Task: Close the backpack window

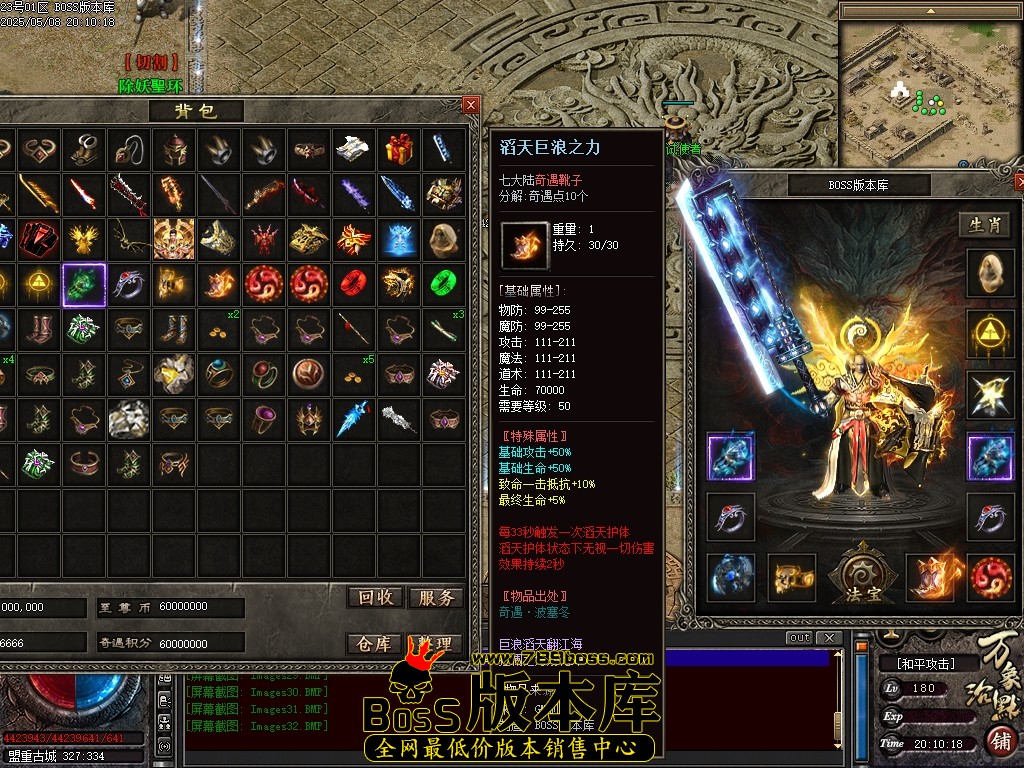Action: pos(471,104)
